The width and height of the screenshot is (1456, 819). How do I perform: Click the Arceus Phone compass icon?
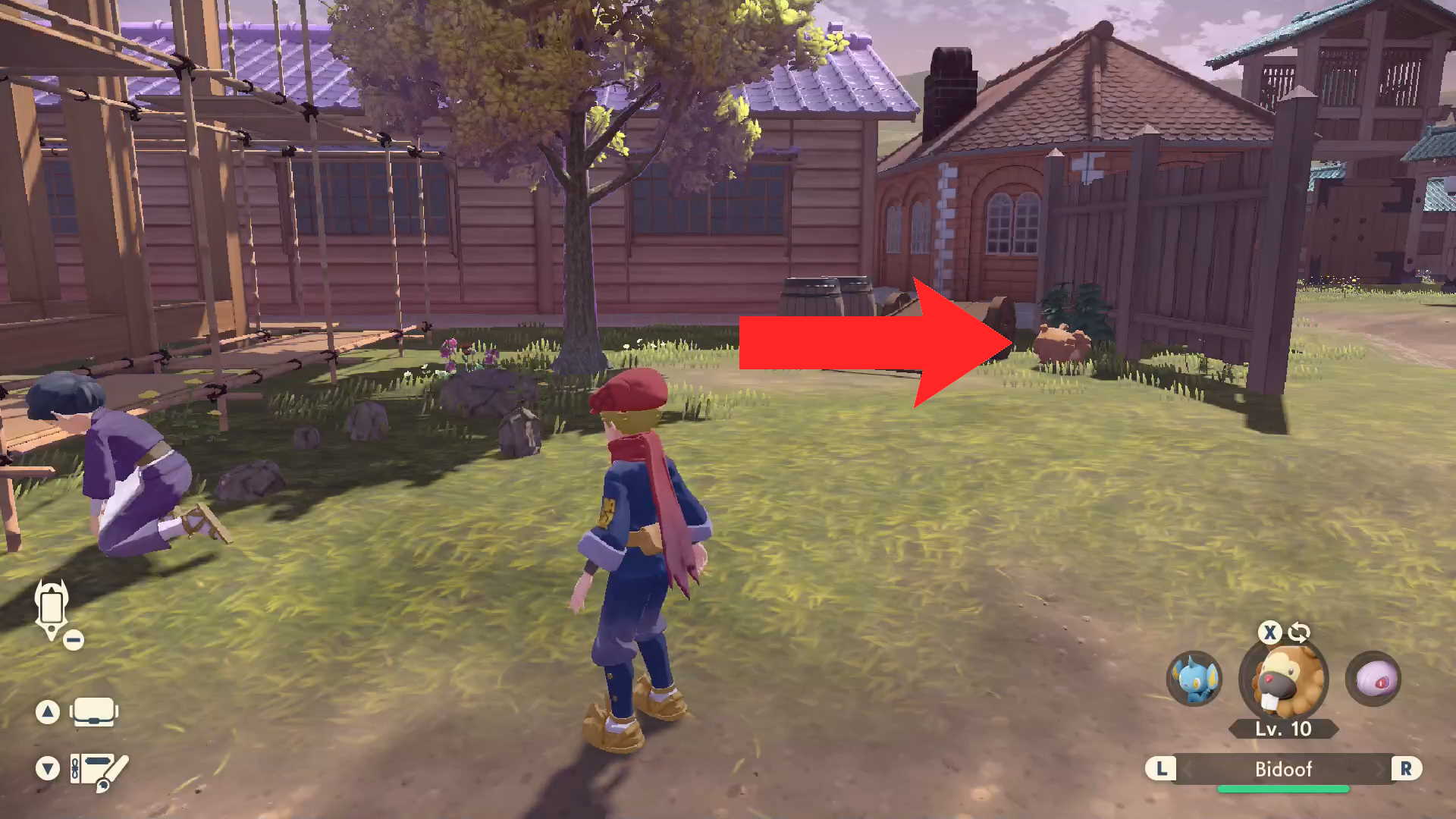(50, 607)
